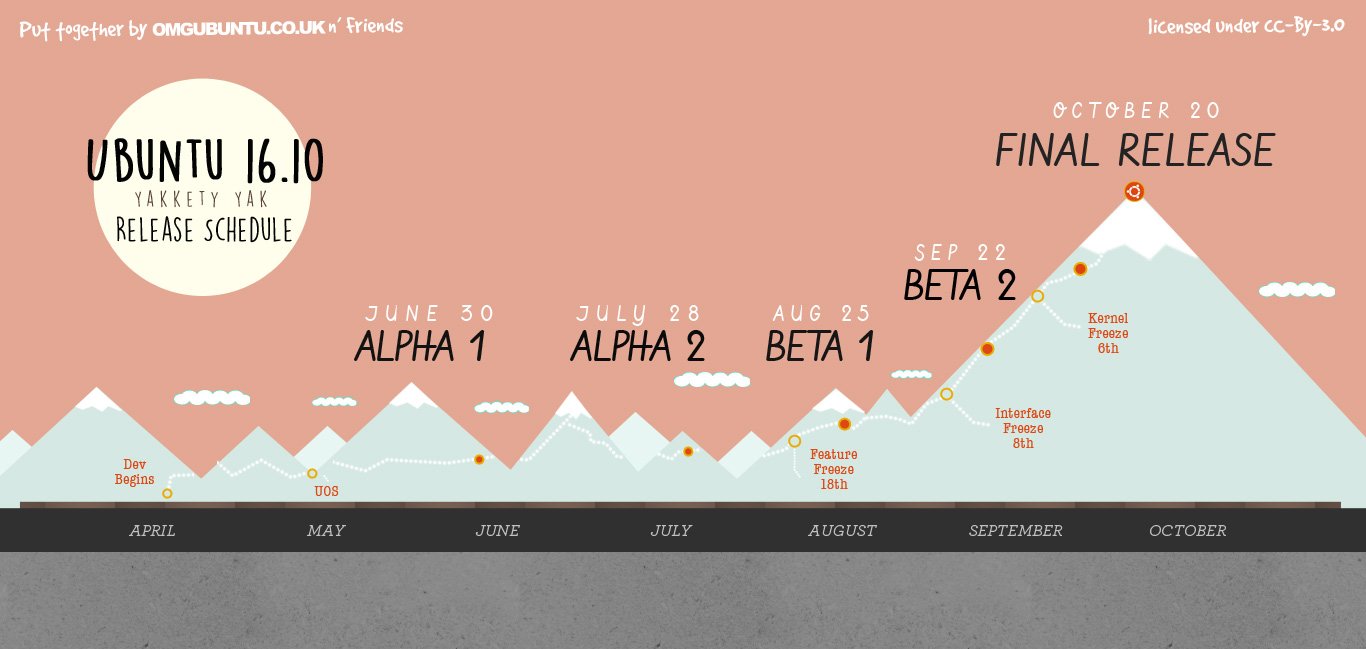Open the OMGUBUNTU.CO.UK link

point(238,29)
